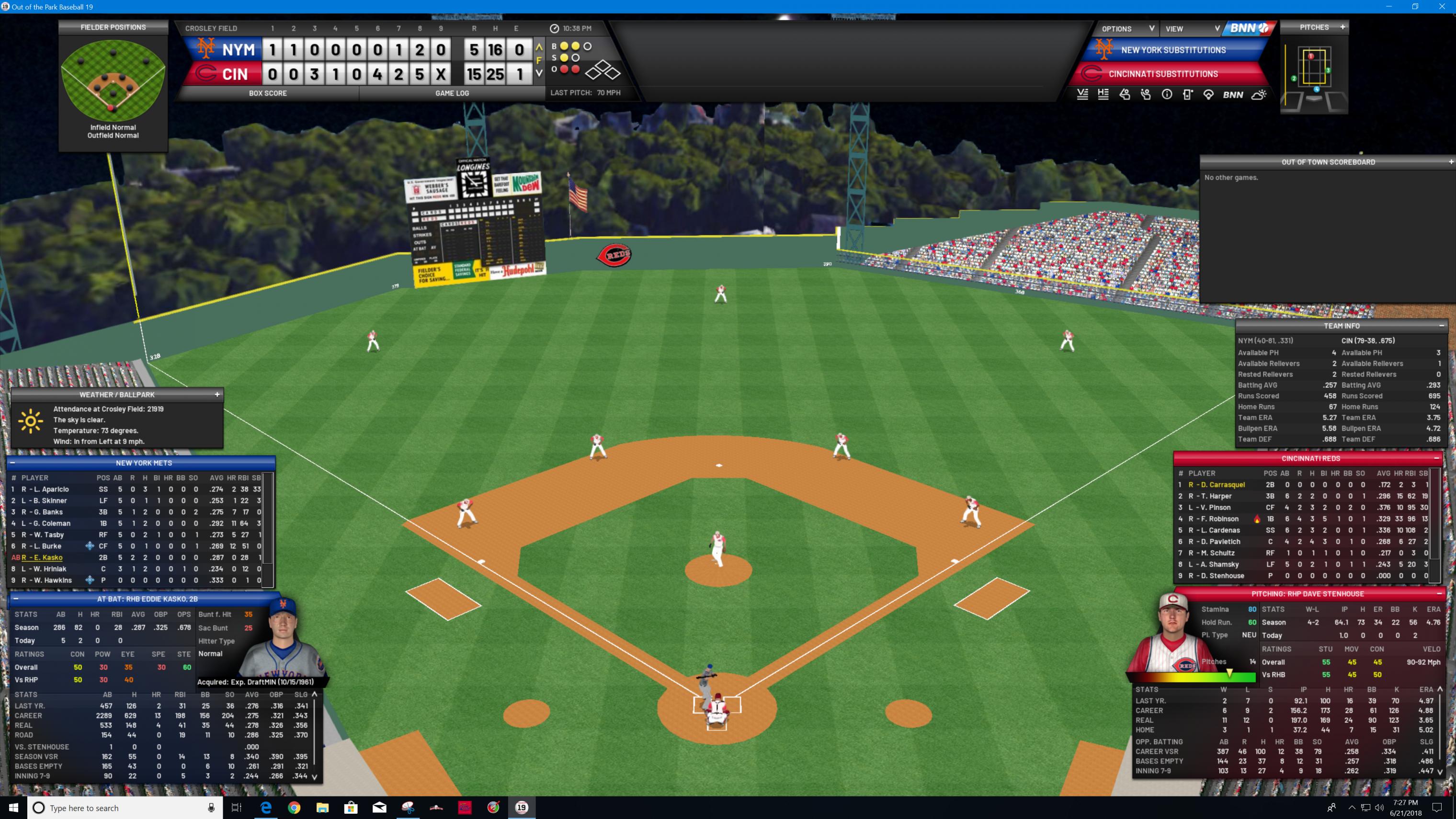The height and width of the screenshot is (819, 1456).
Task: Open the Game Log
Action: pyautogui.click(x=452, y=93)
